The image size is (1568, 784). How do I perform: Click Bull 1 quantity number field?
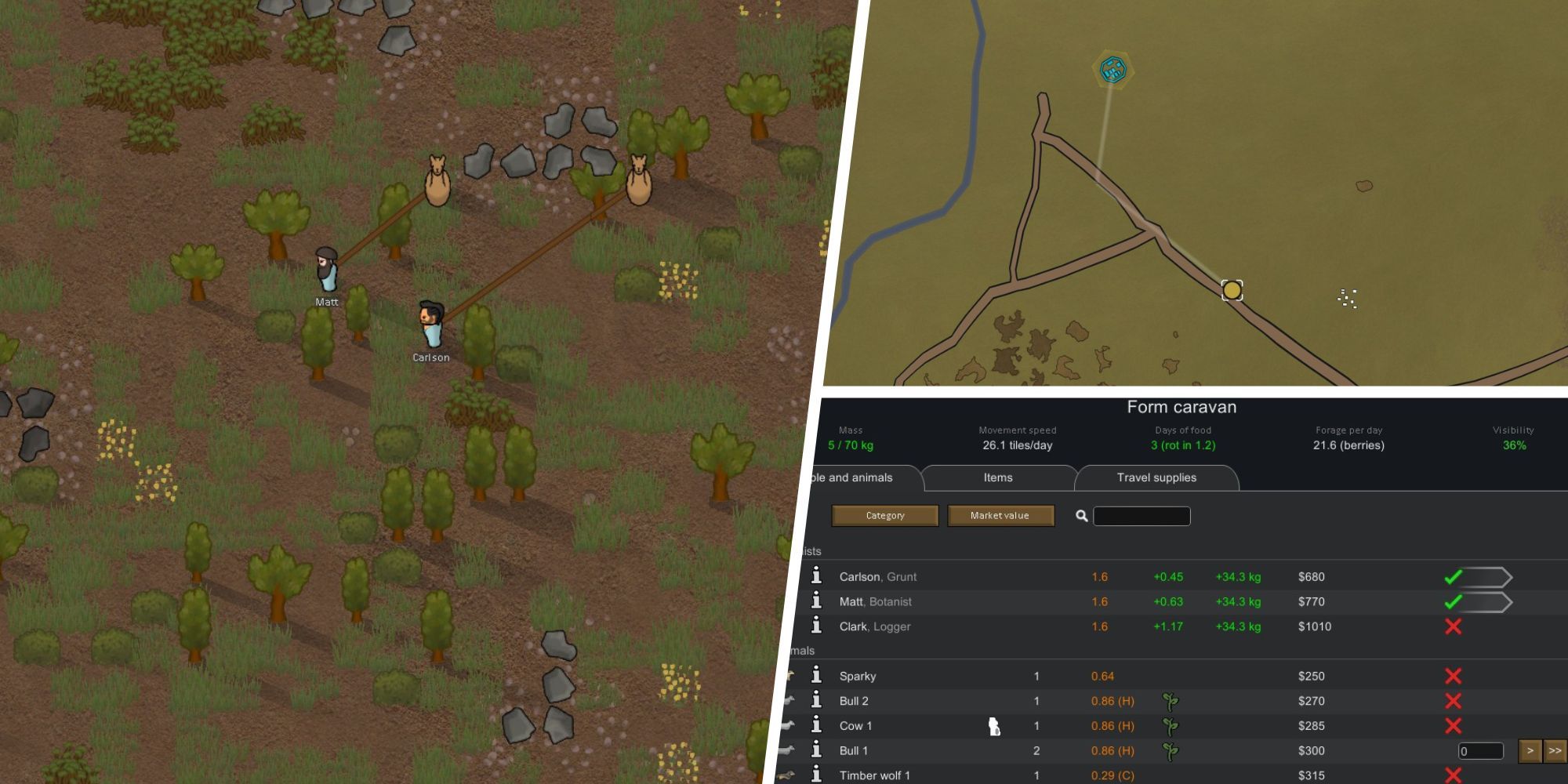(x=1480, y=751)
